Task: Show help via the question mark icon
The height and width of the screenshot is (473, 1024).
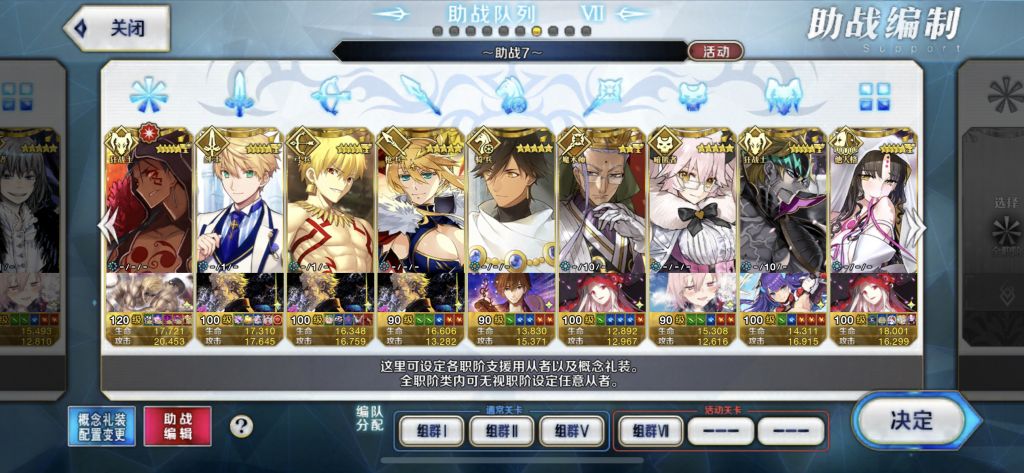Action: click(241, 426)
